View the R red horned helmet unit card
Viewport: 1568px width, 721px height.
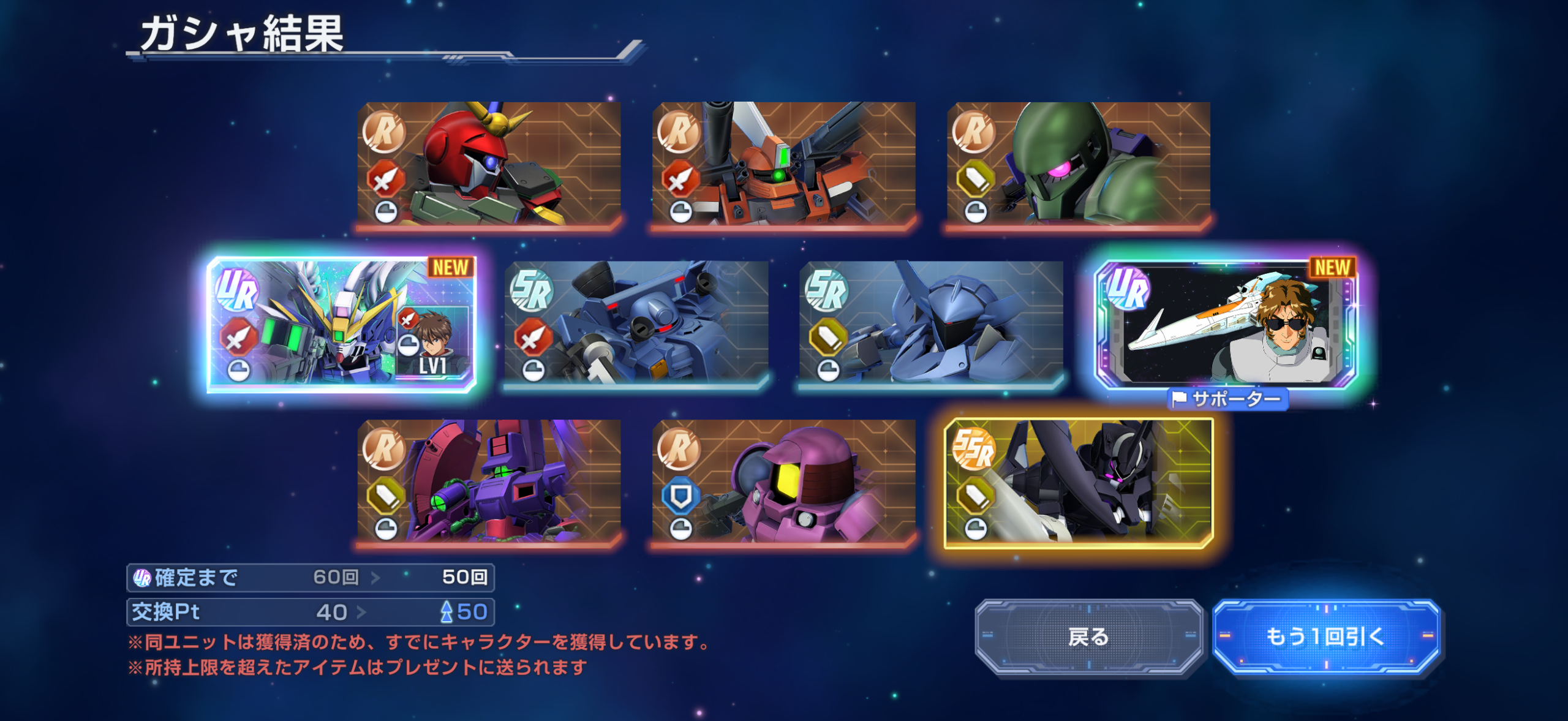tap(489, 164)
